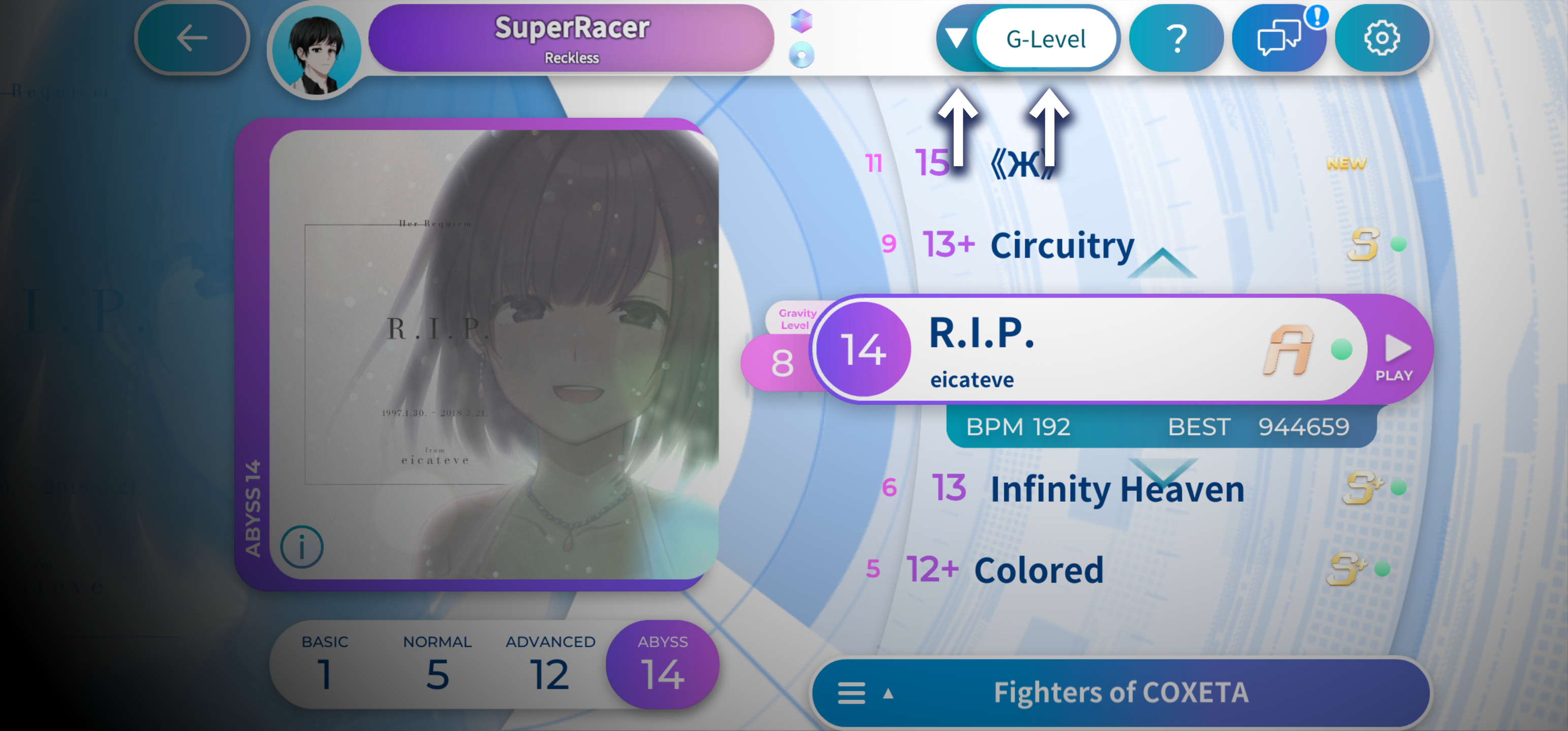Open the Fighters of COXETA pack list
Image resolution: width=1568 pixels, height=731 pixels.
click(x=1120, y=692)
